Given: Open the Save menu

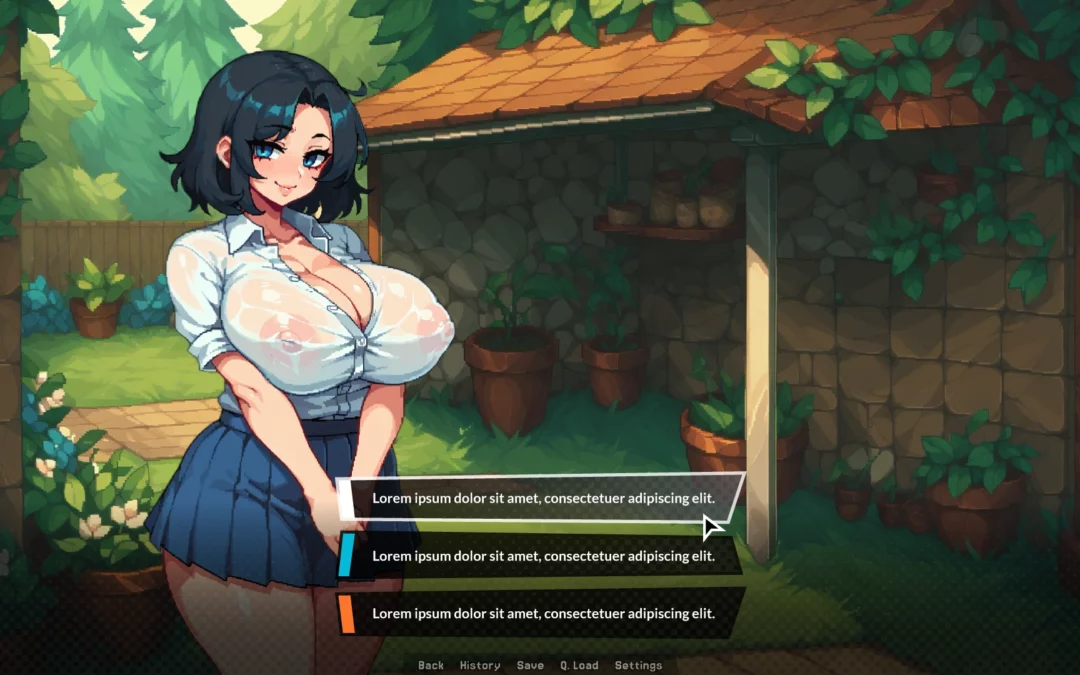Looking at the screenshot, I should coord(530,665).
